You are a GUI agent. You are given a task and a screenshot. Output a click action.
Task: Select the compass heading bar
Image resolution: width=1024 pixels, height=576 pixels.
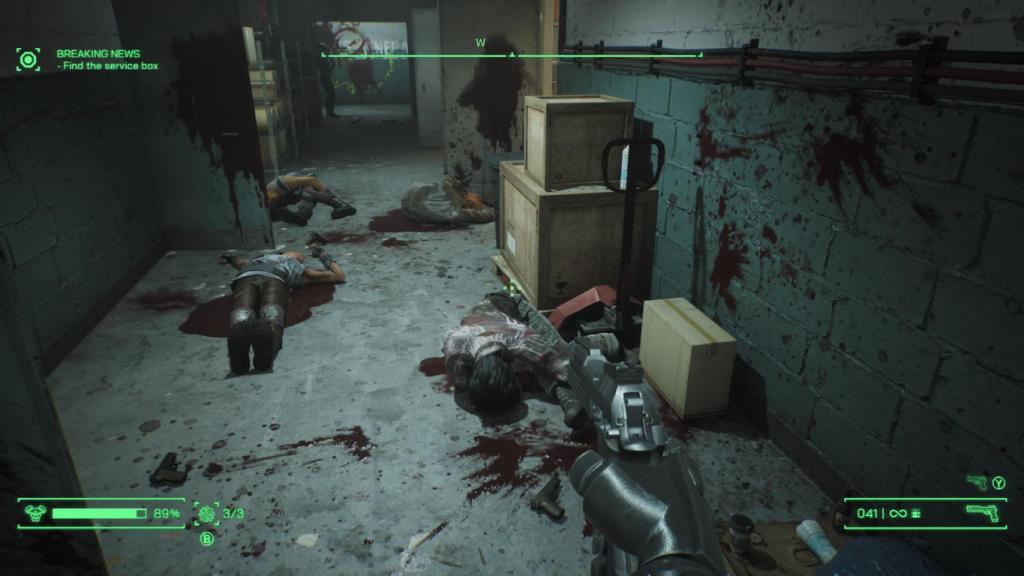tap(511, 53)
